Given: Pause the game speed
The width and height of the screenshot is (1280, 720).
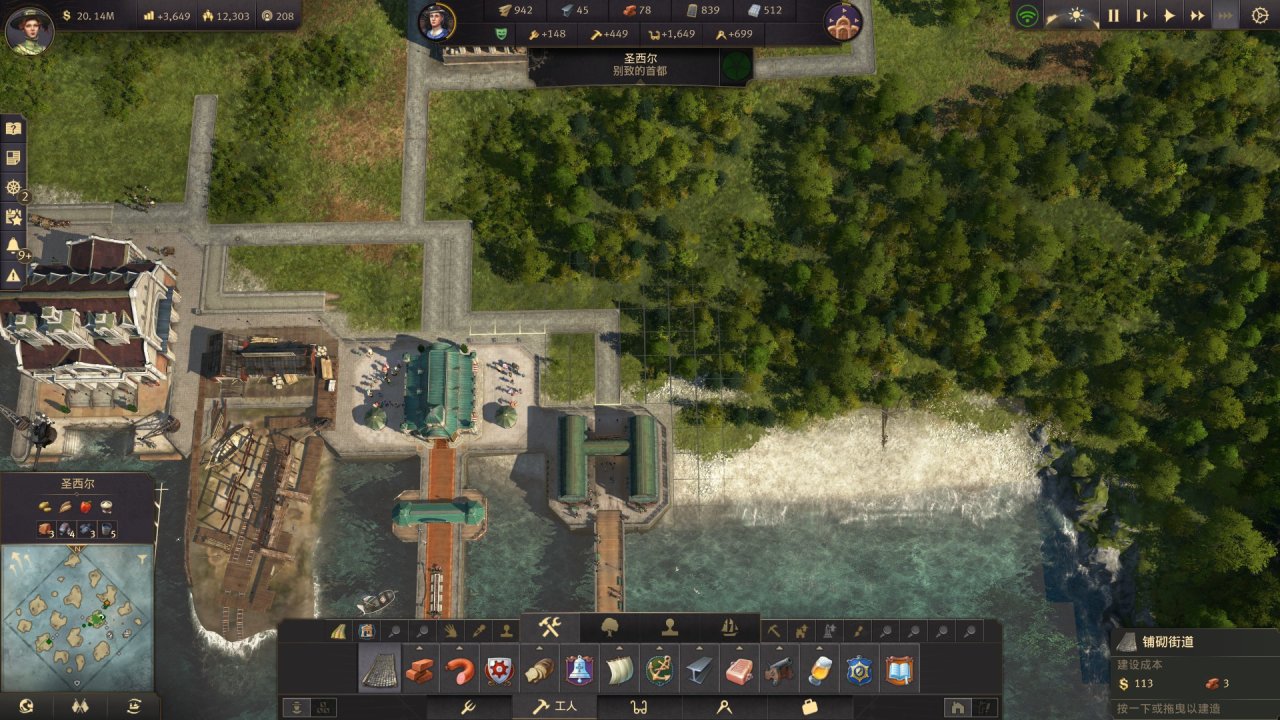Looking at the screenshot, I should 1113,16.
